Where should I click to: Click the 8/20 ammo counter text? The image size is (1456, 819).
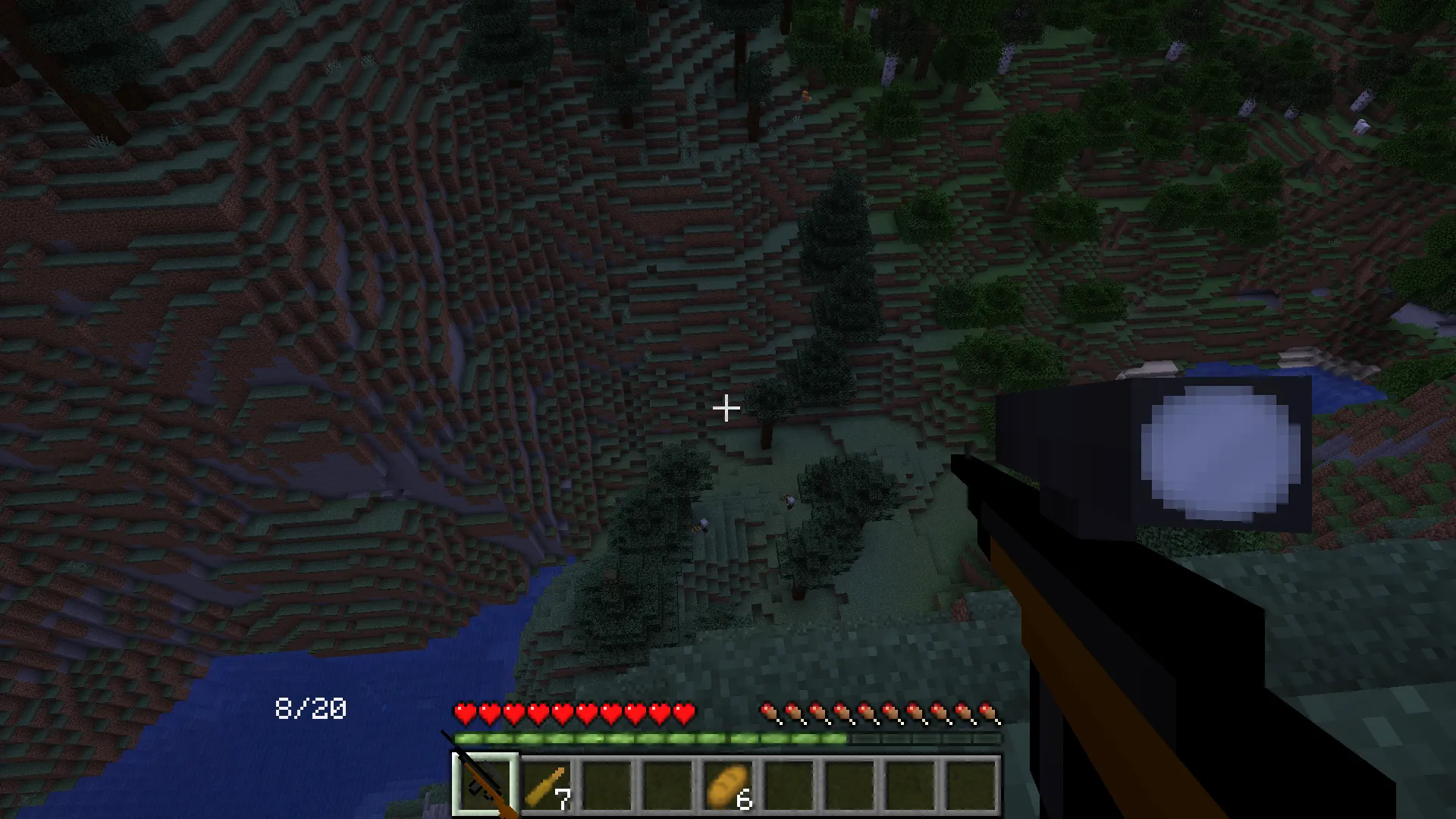[x=310, y=710]
